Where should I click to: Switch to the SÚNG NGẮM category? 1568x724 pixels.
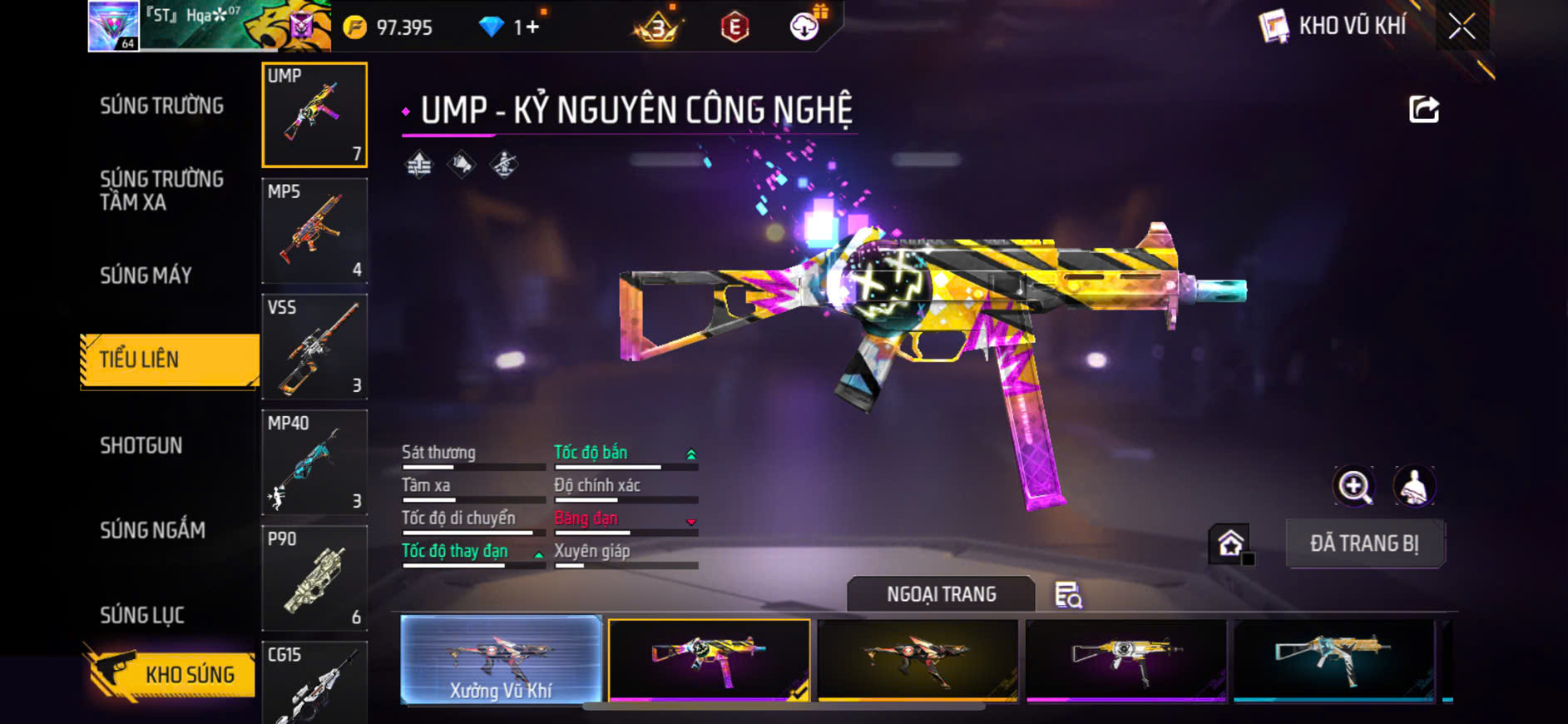(153, 530)
